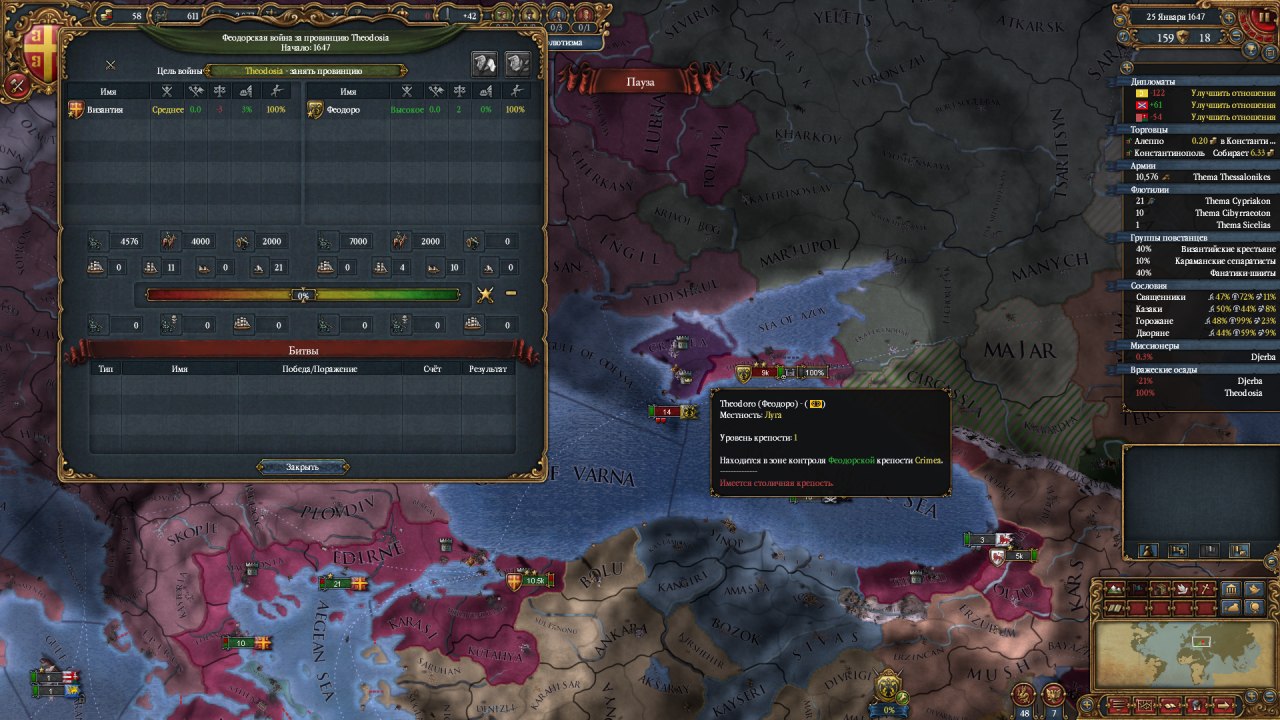Close the war overview with the Закрыть button
The width and height of the screenshot is (1280, 720).
(302, 467)
